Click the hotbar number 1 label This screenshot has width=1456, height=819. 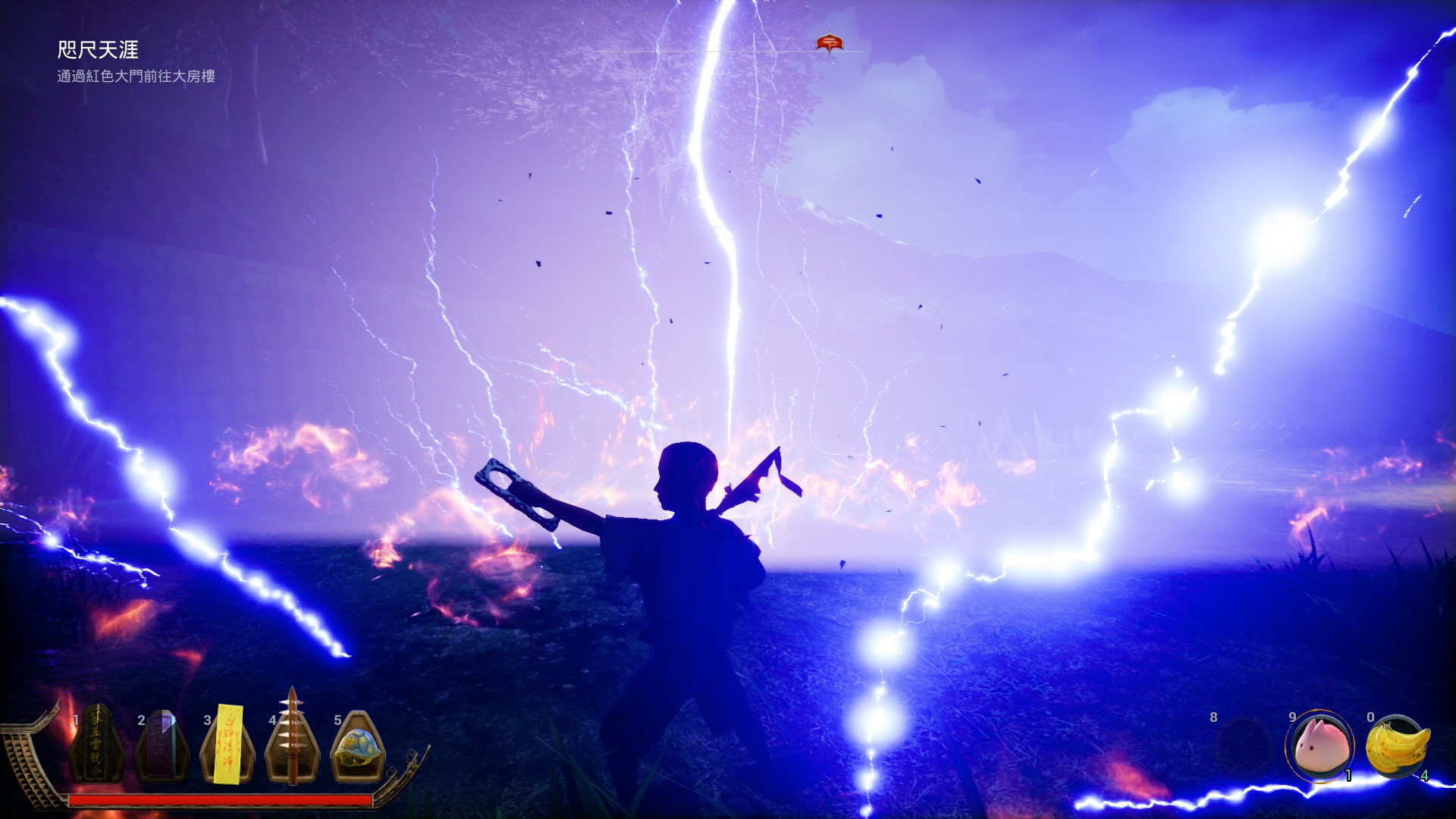coord(77,721)
